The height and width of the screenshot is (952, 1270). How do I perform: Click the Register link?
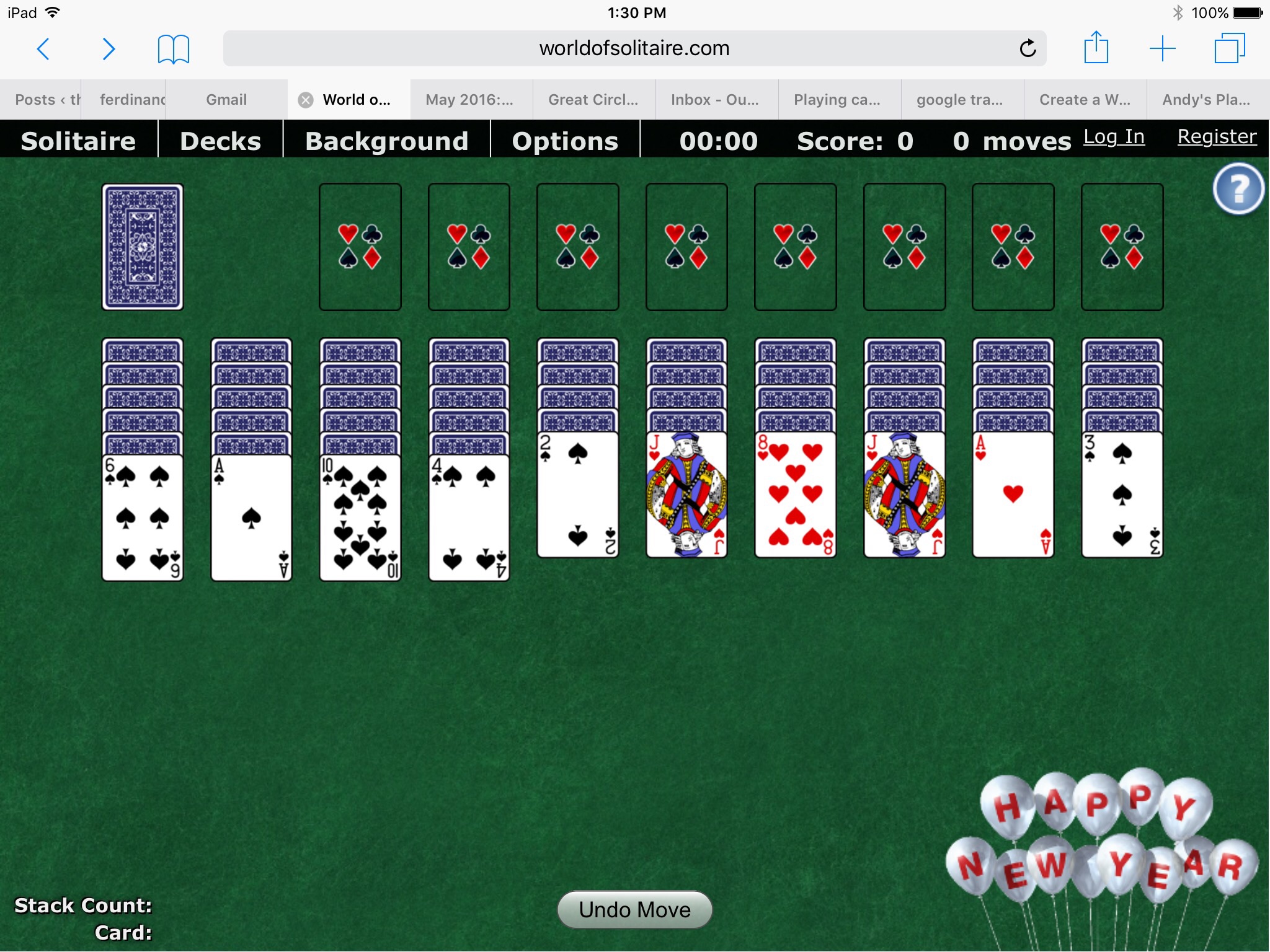[1215, 137]
